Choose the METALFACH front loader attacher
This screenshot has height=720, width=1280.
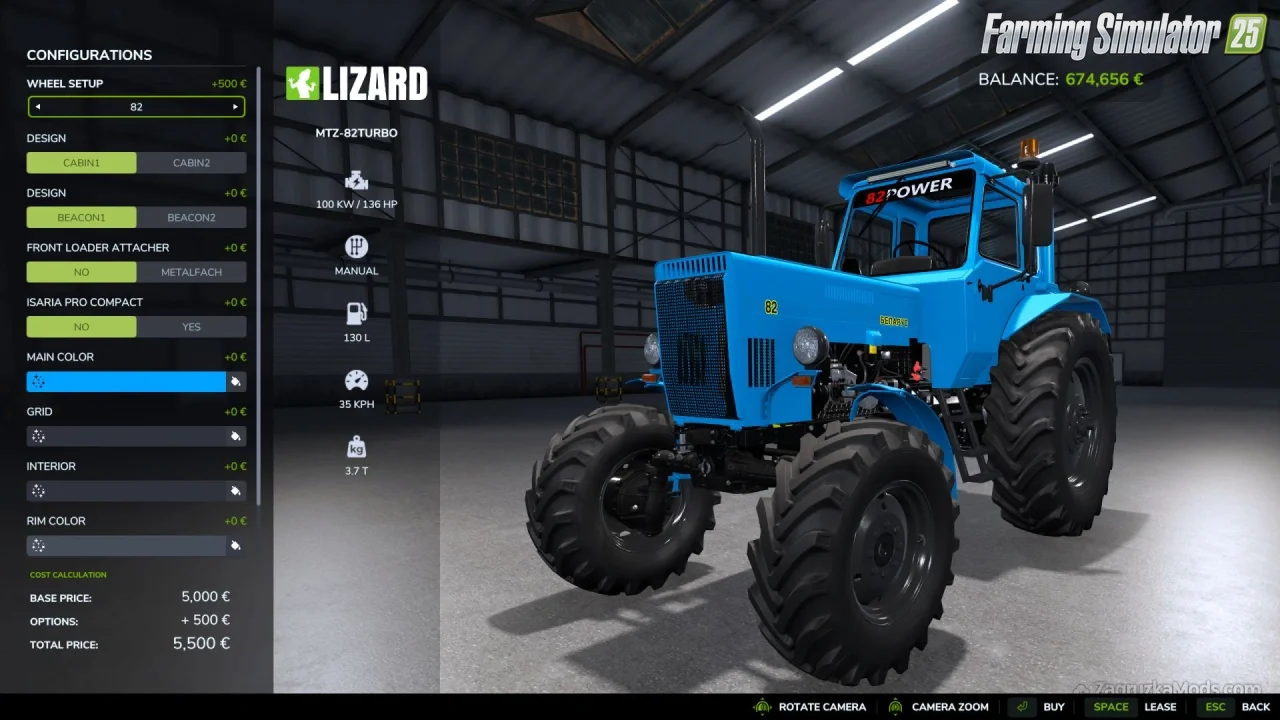pos(191,272)
